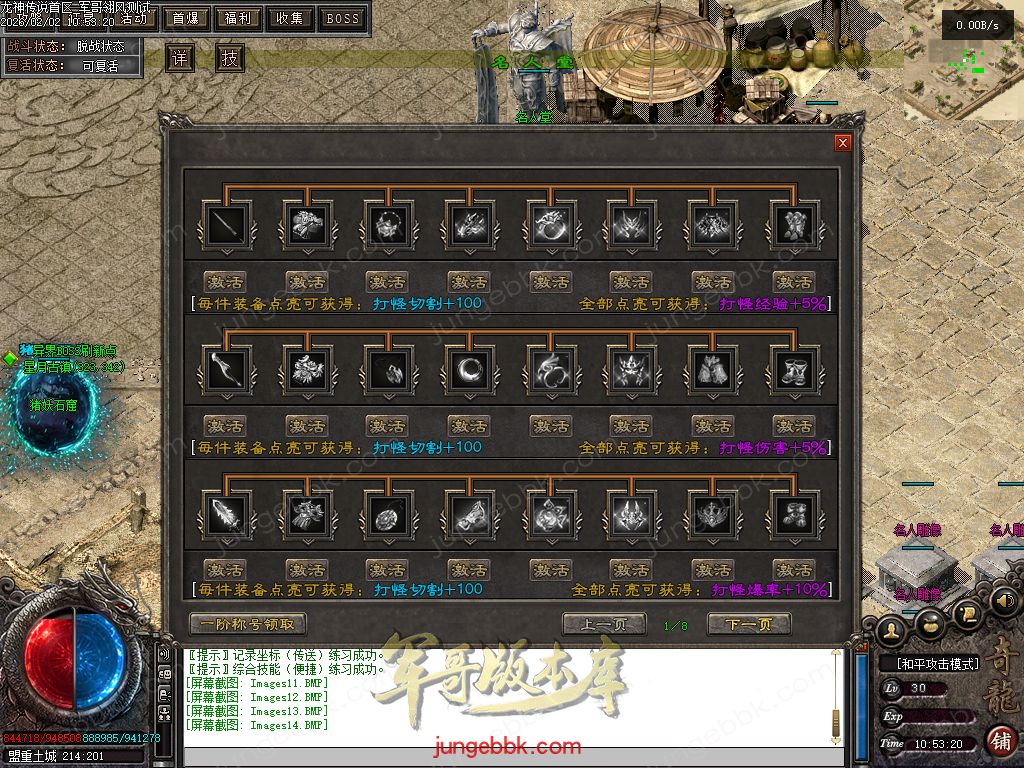This screenshot has width=1024, height=768.
Task: Open the 福利 welfare menu
Action: click(238, 18)
